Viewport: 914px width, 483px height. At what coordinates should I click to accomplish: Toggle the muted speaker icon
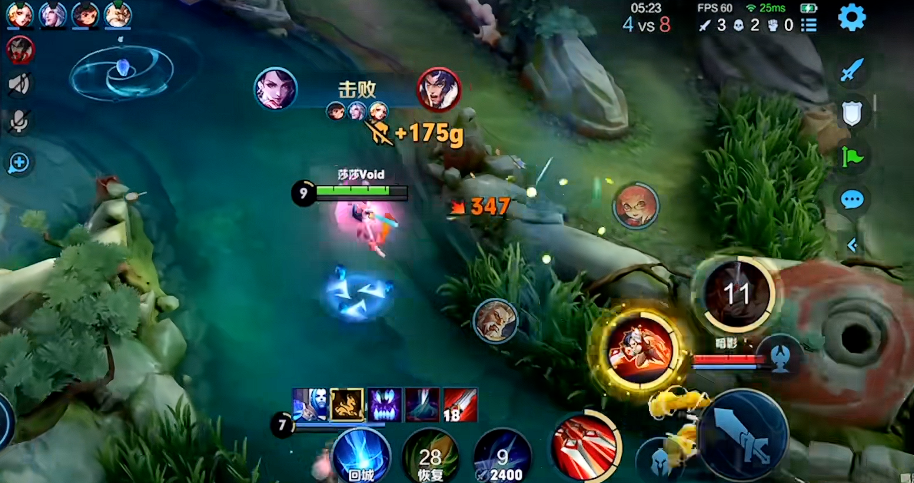point(18,84)
